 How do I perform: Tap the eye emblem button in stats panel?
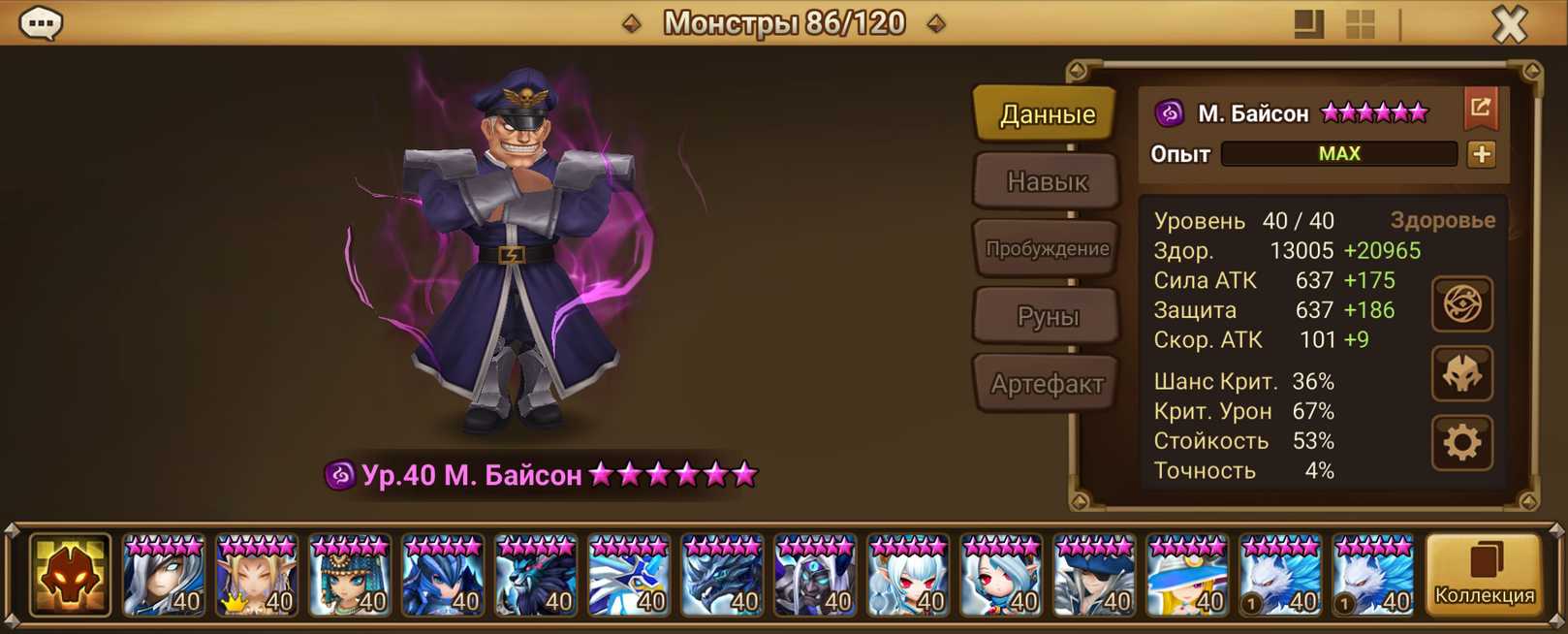[x=1461, y=304]
